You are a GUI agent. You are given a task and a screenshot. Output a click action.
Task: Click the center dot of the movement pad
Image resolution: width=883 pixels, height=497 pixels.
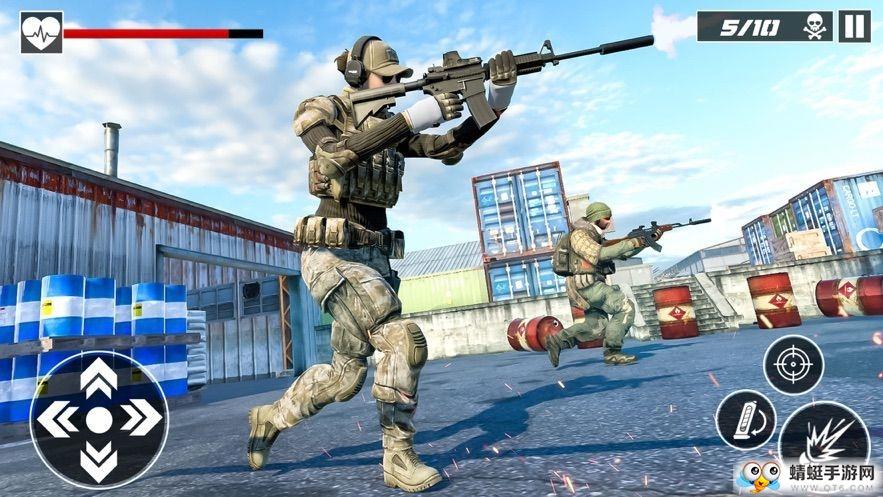tap(98, 419)
